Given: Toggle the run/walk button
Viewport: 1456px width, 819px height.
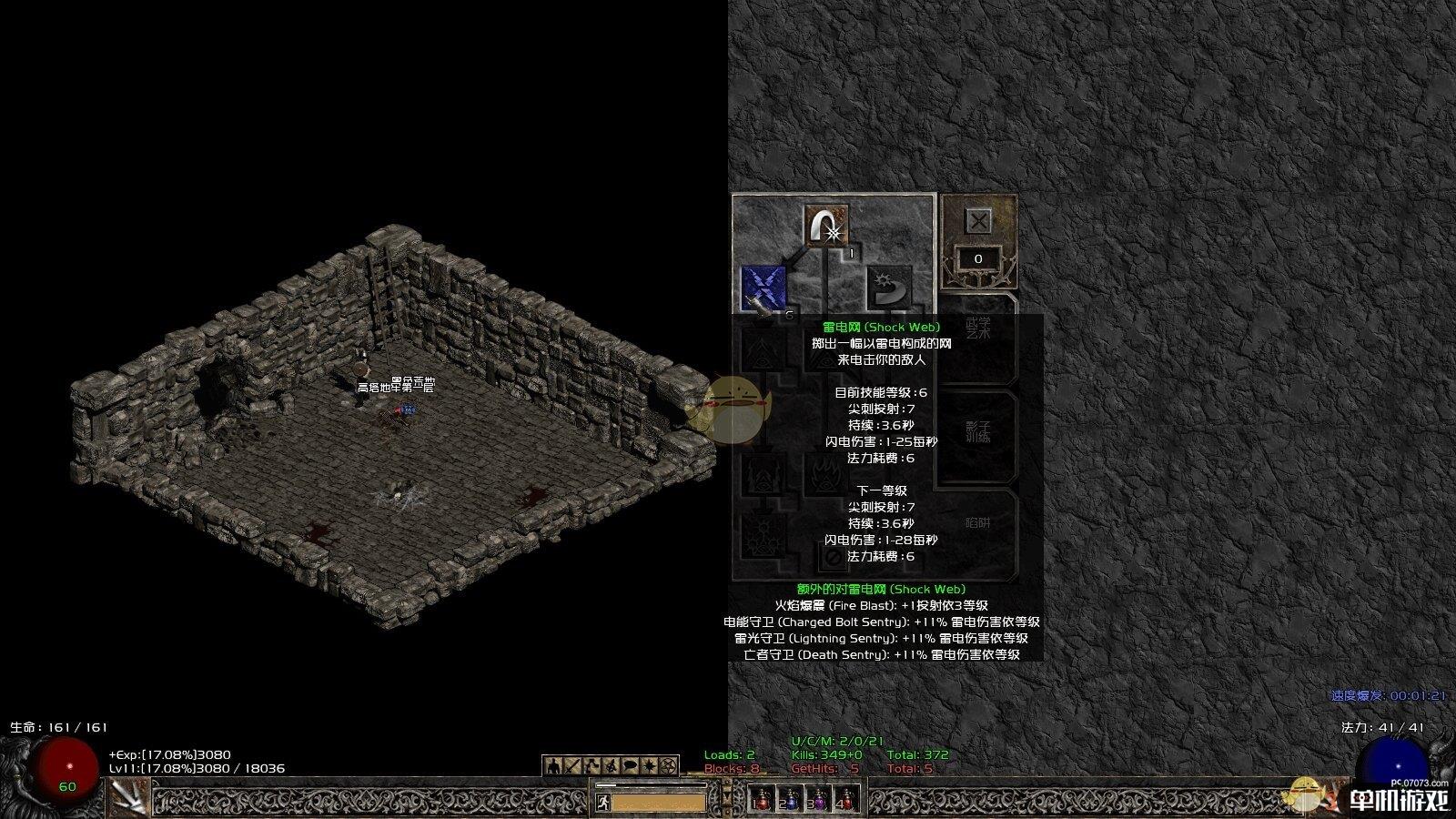Looking at the screenshot, I should [602, 803].
